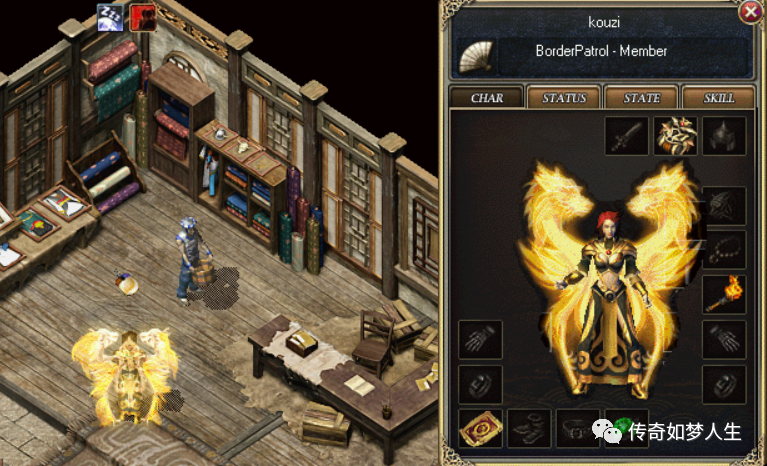Click the sleeping Zzz status icon
767x466 pixels.
(x=110, y=17)
